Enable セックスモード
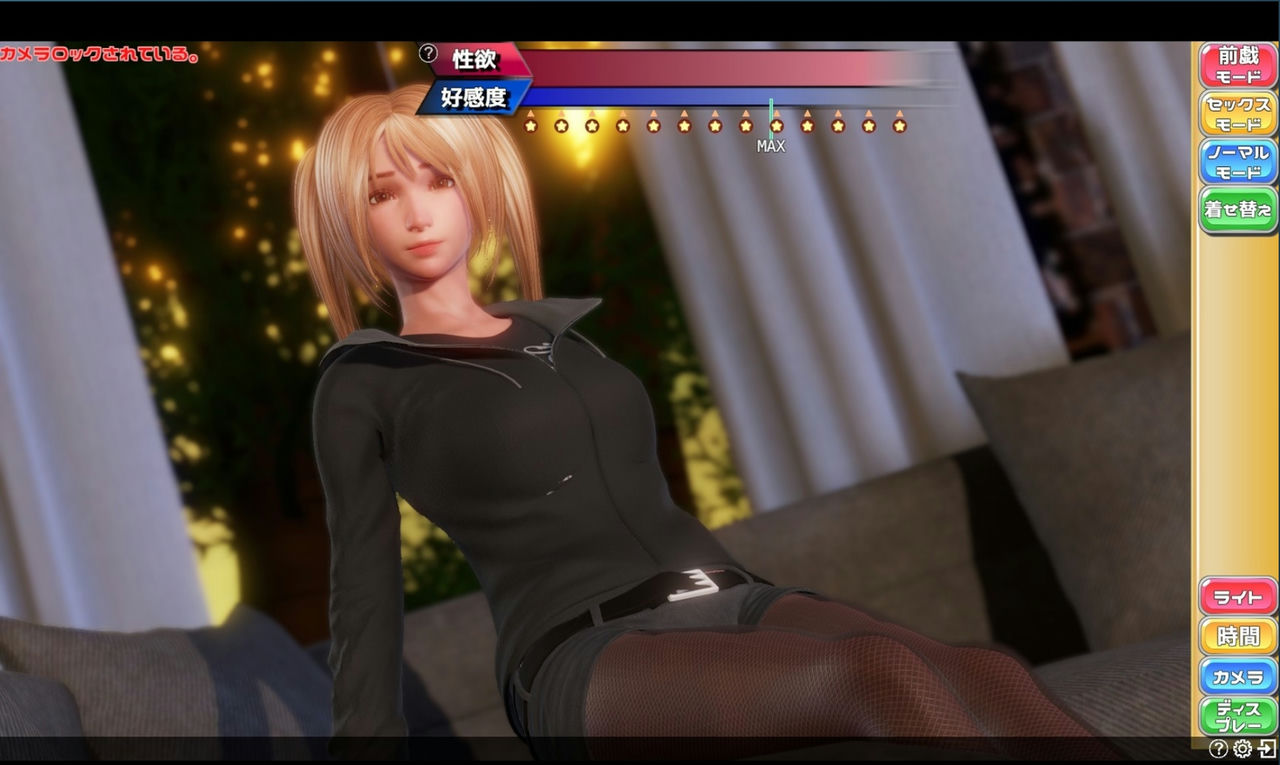 coord(1237,112)
